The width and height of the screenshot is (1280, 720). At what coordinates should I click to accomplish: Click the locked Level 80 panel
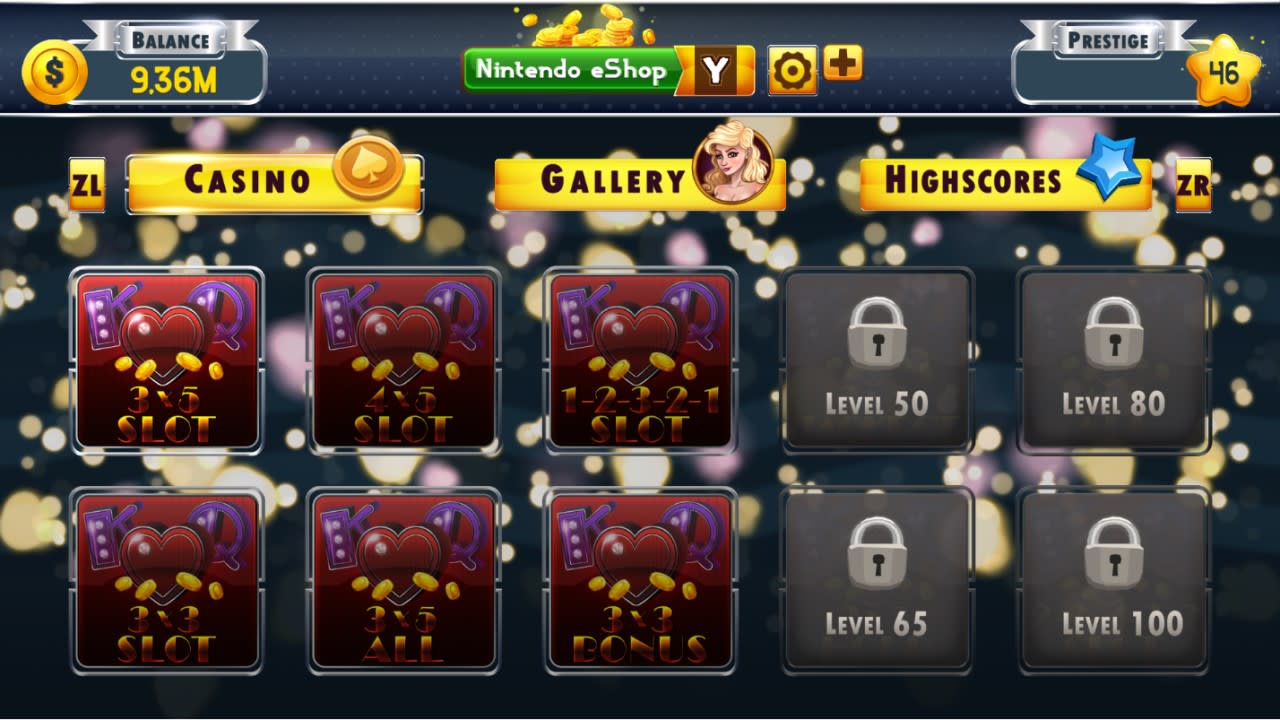click(1115, 360)
